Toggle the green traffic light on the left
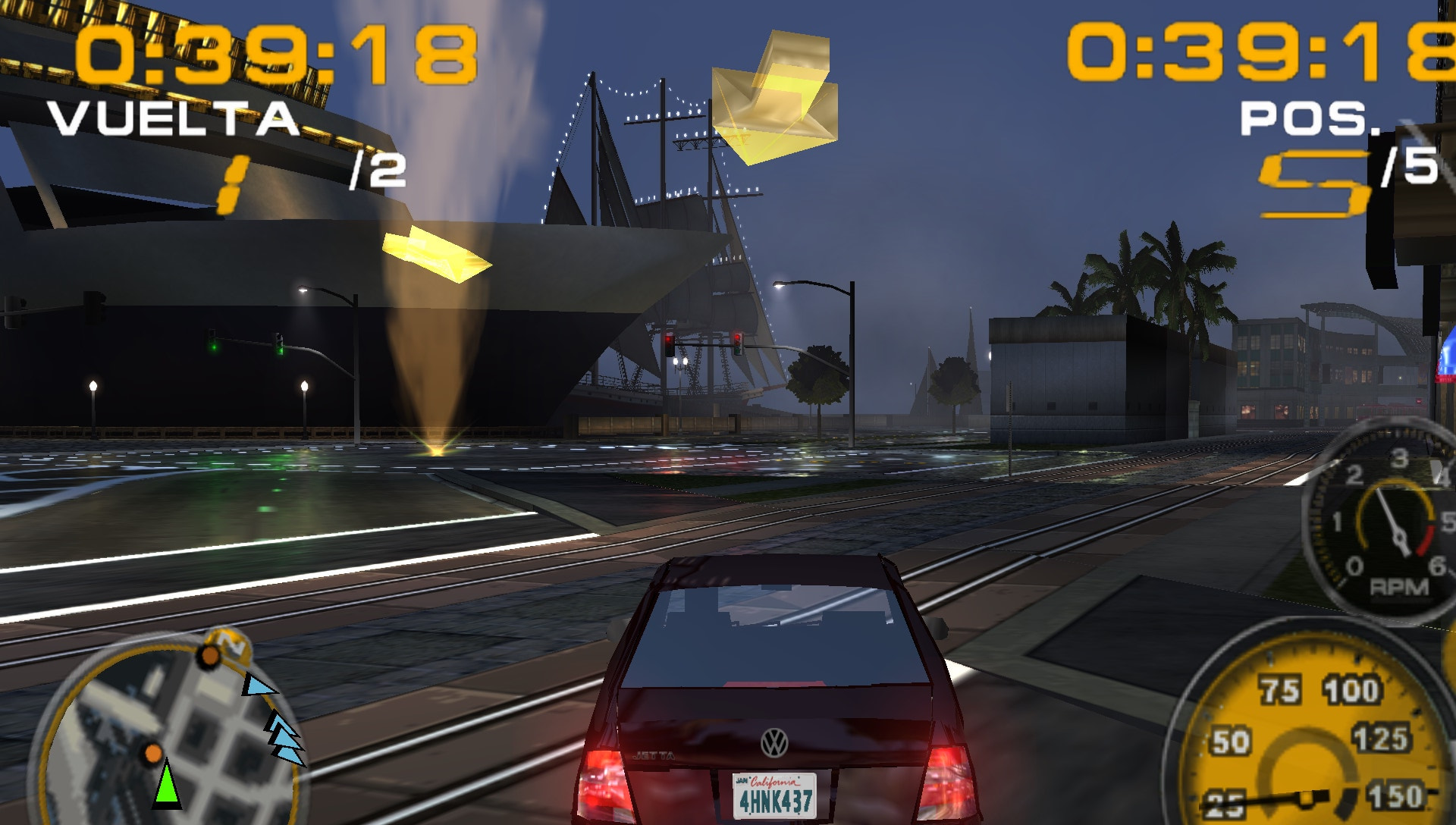 [215, 349]
